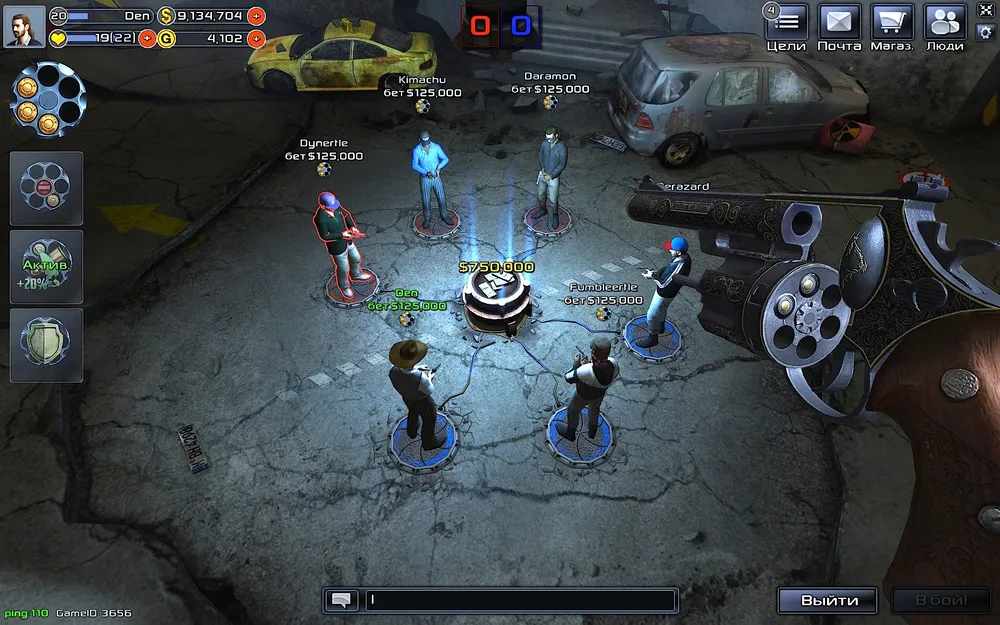Activate the Актив. +20% bonus
This screenshot has width=1000, height=625.
coord(46,267)
